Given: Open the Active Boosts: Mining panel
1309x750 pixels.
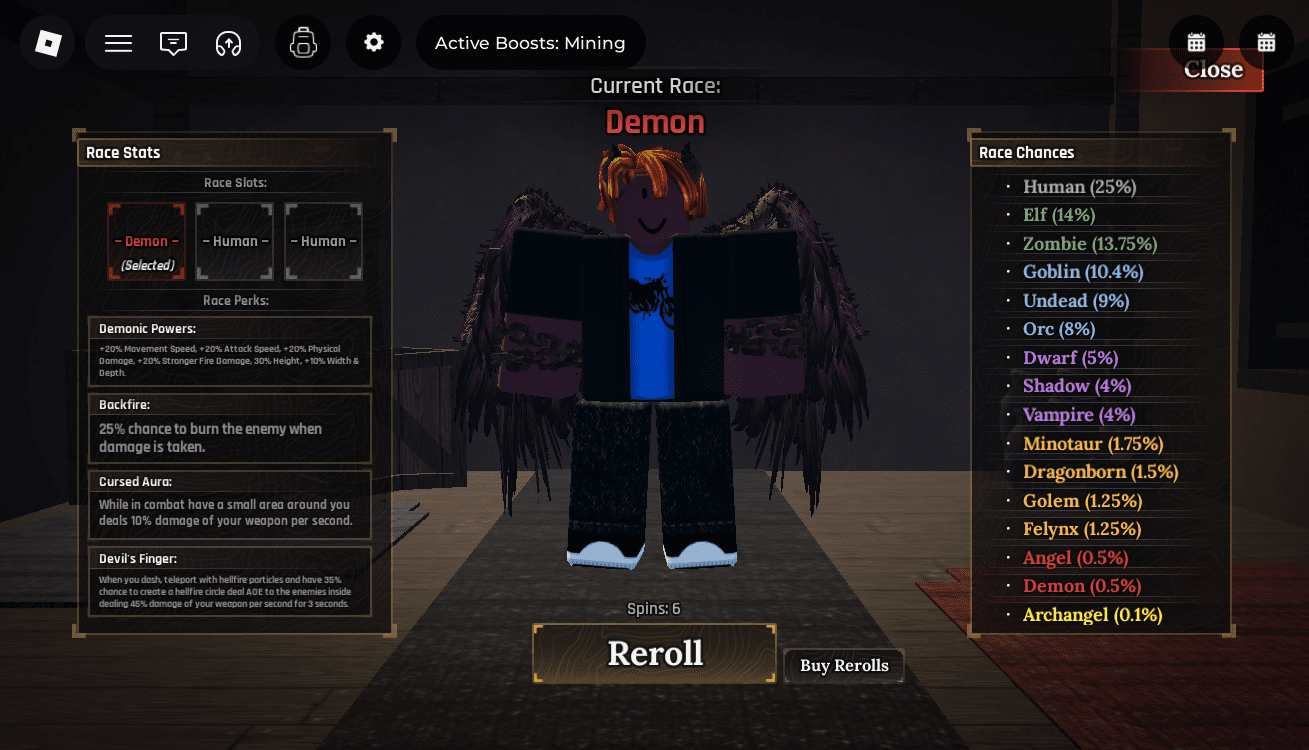Looking at the screenshot, I should [531, 42].
